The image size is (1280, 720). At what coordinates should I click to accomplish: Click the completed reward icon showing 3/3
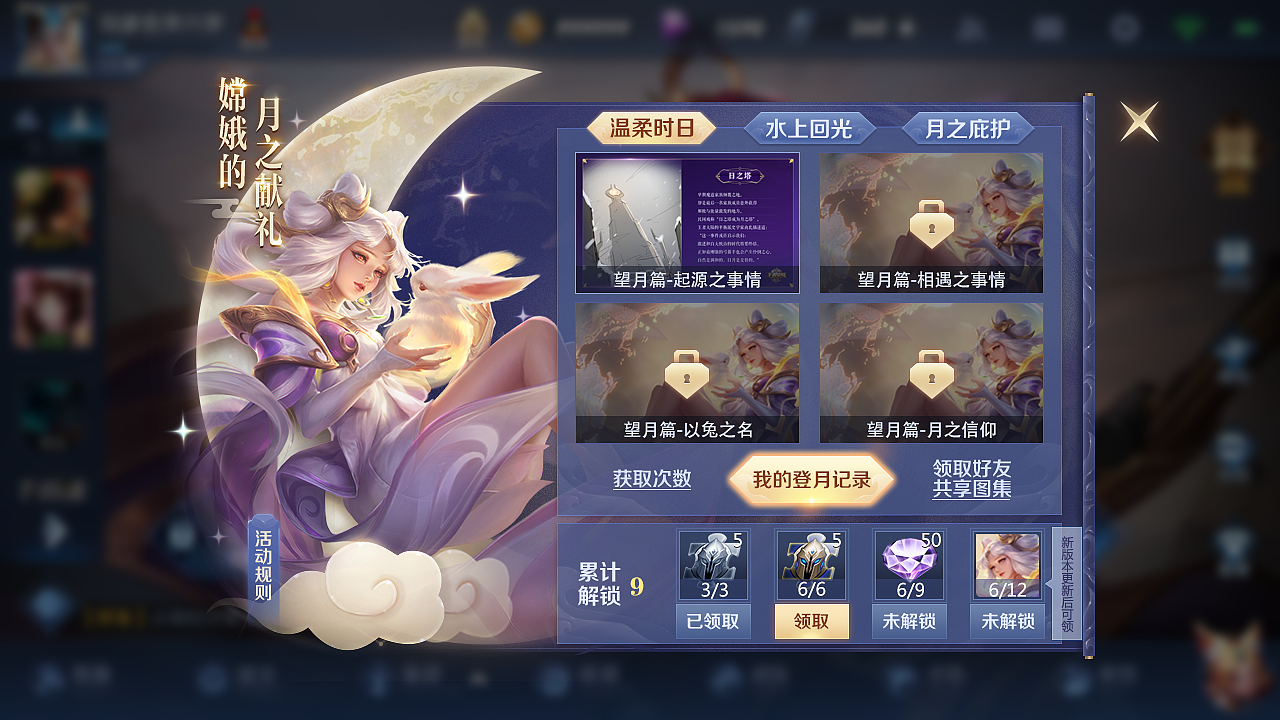point(713,565)
